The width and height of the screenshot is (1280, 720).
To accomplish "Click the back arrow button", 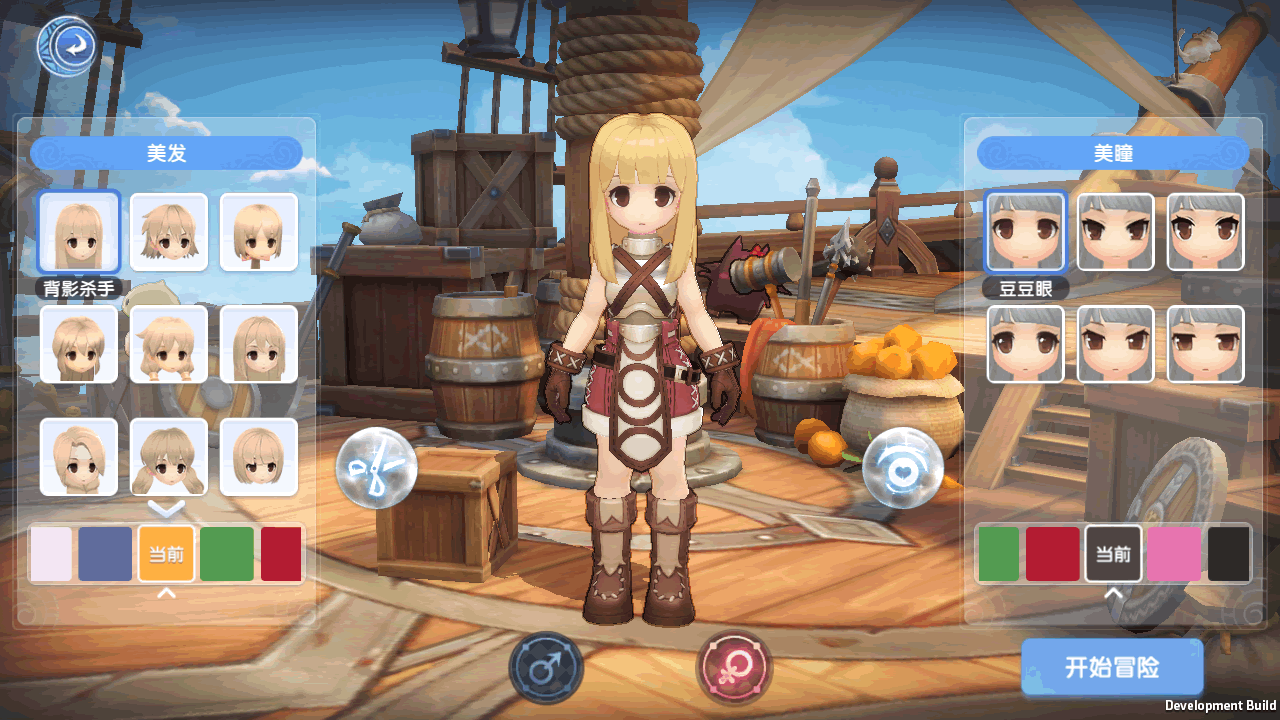I will [x=69, y=45].
